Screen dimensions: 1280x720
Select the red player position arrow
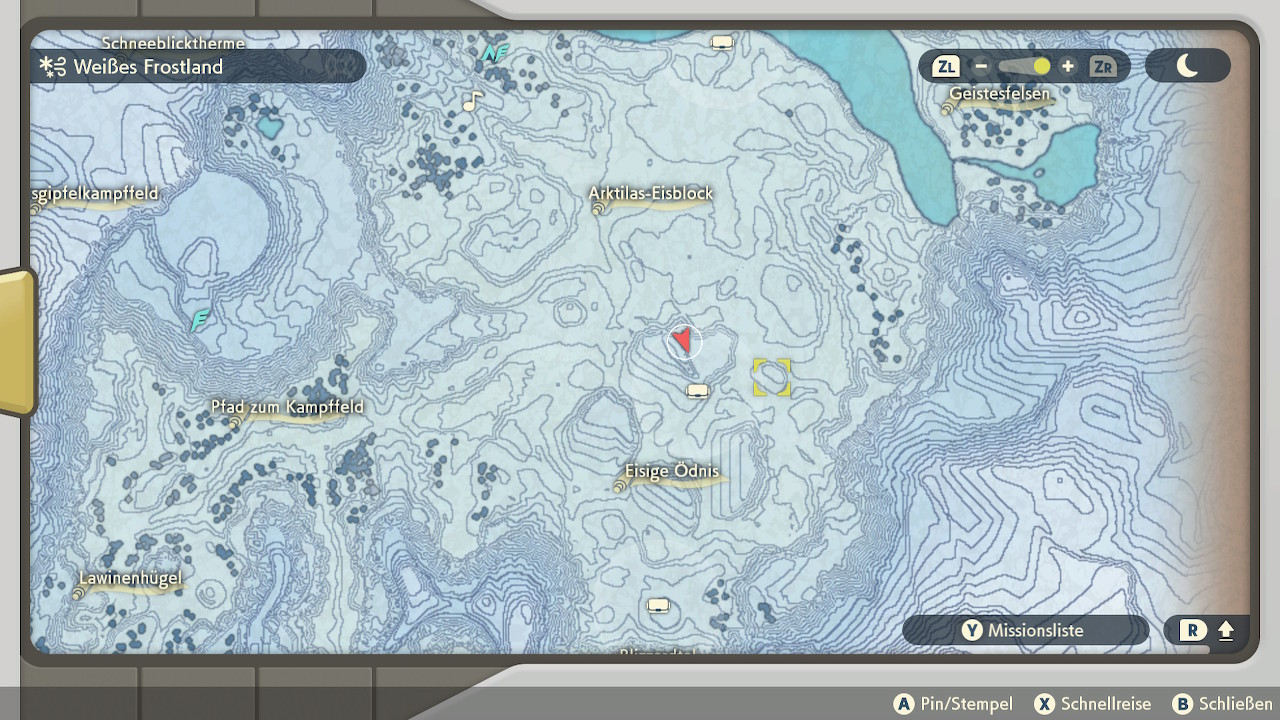tap(683, 341)
